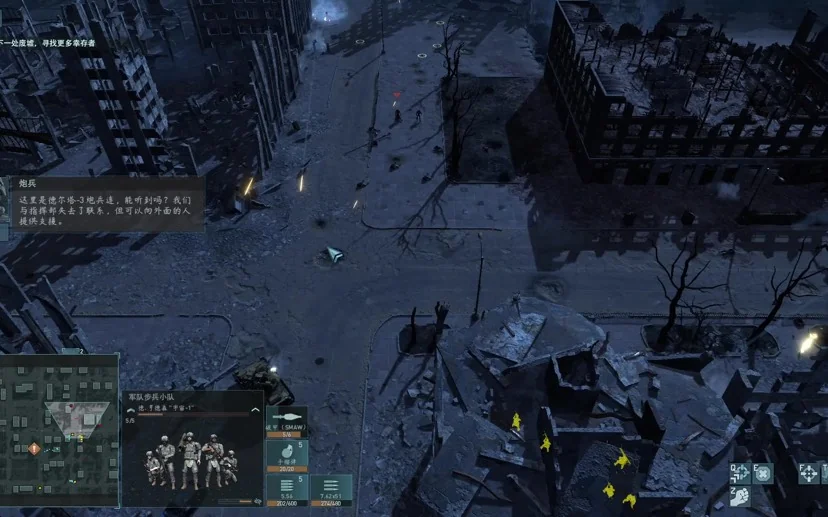828x517 pixels.
Task: Activate the crosshair target-fire command
Action: pos(809,473)
